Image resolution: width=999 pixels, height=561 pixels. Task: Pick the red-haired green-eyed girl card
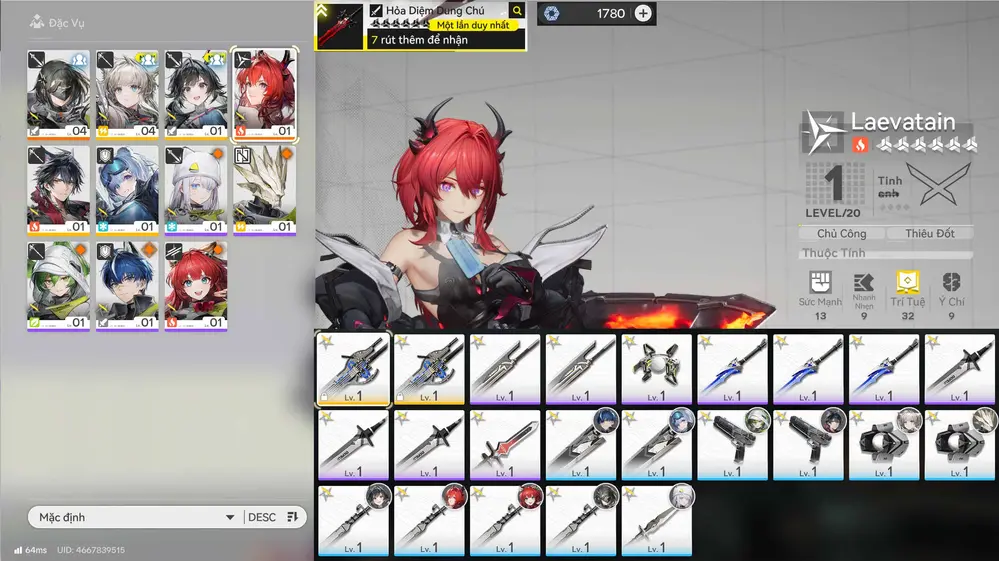pos(196,285)
